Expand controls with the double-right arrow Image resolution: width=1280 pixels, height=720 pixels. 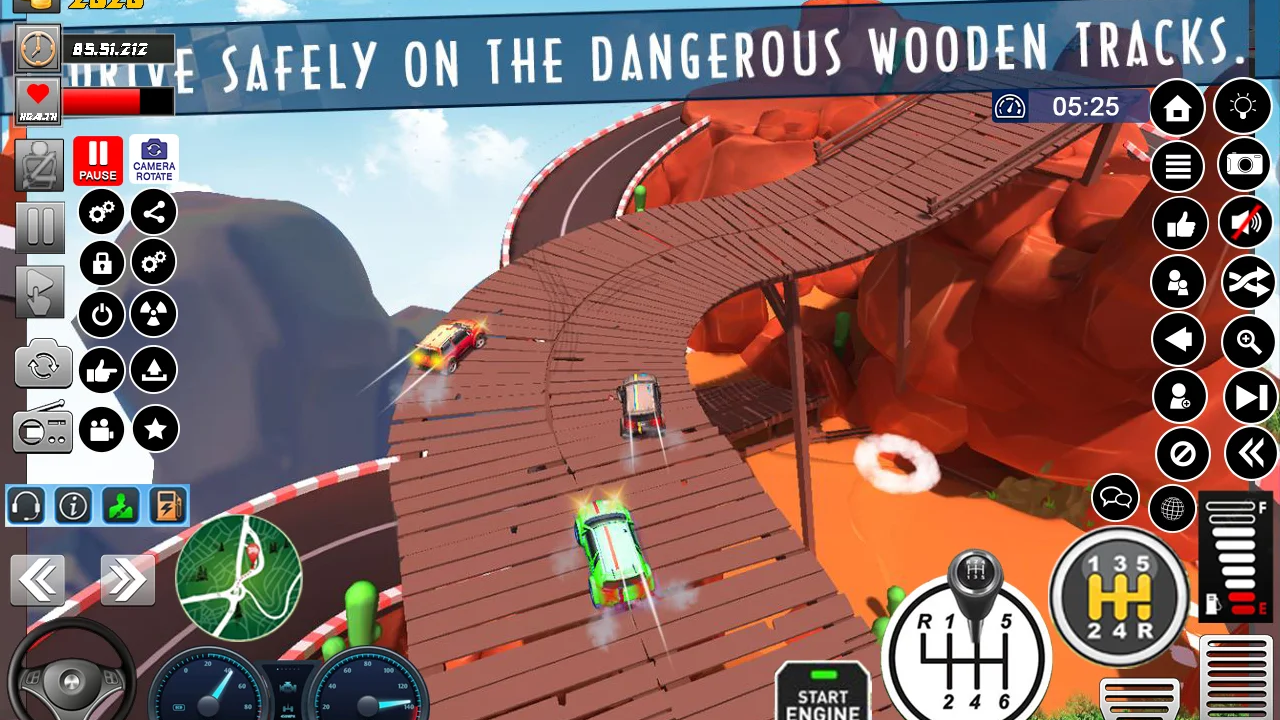127,580
